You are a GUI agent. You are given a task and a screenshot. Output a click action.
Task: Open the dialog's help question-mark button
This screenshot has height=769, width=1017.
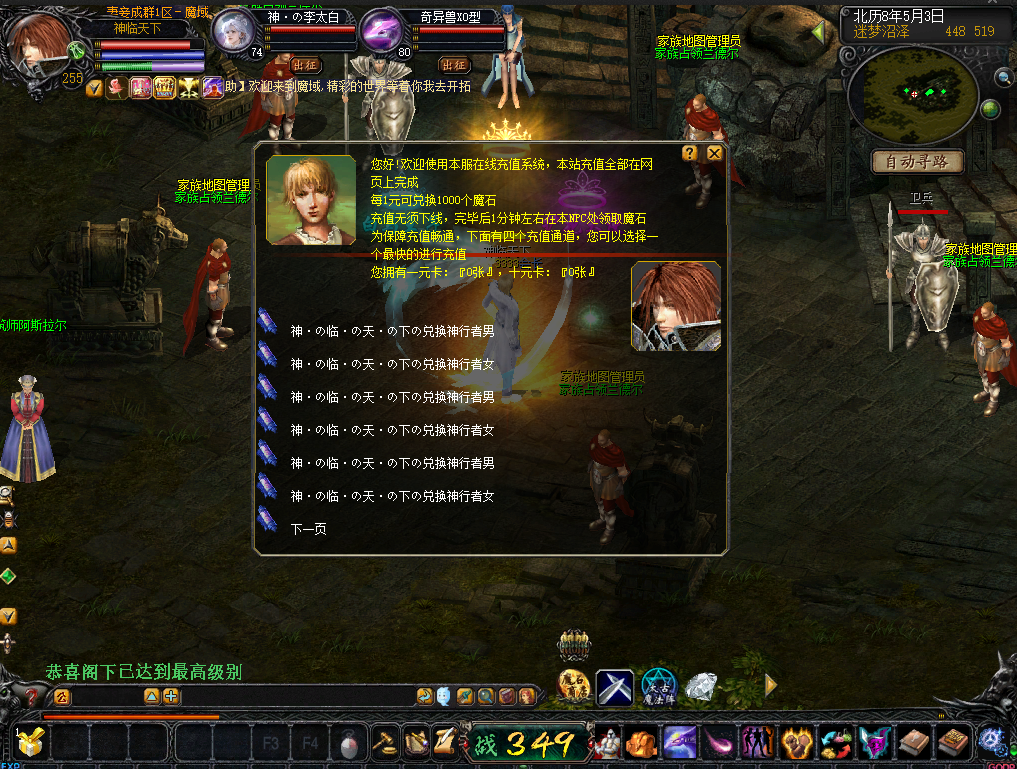[x=690, y=153]
